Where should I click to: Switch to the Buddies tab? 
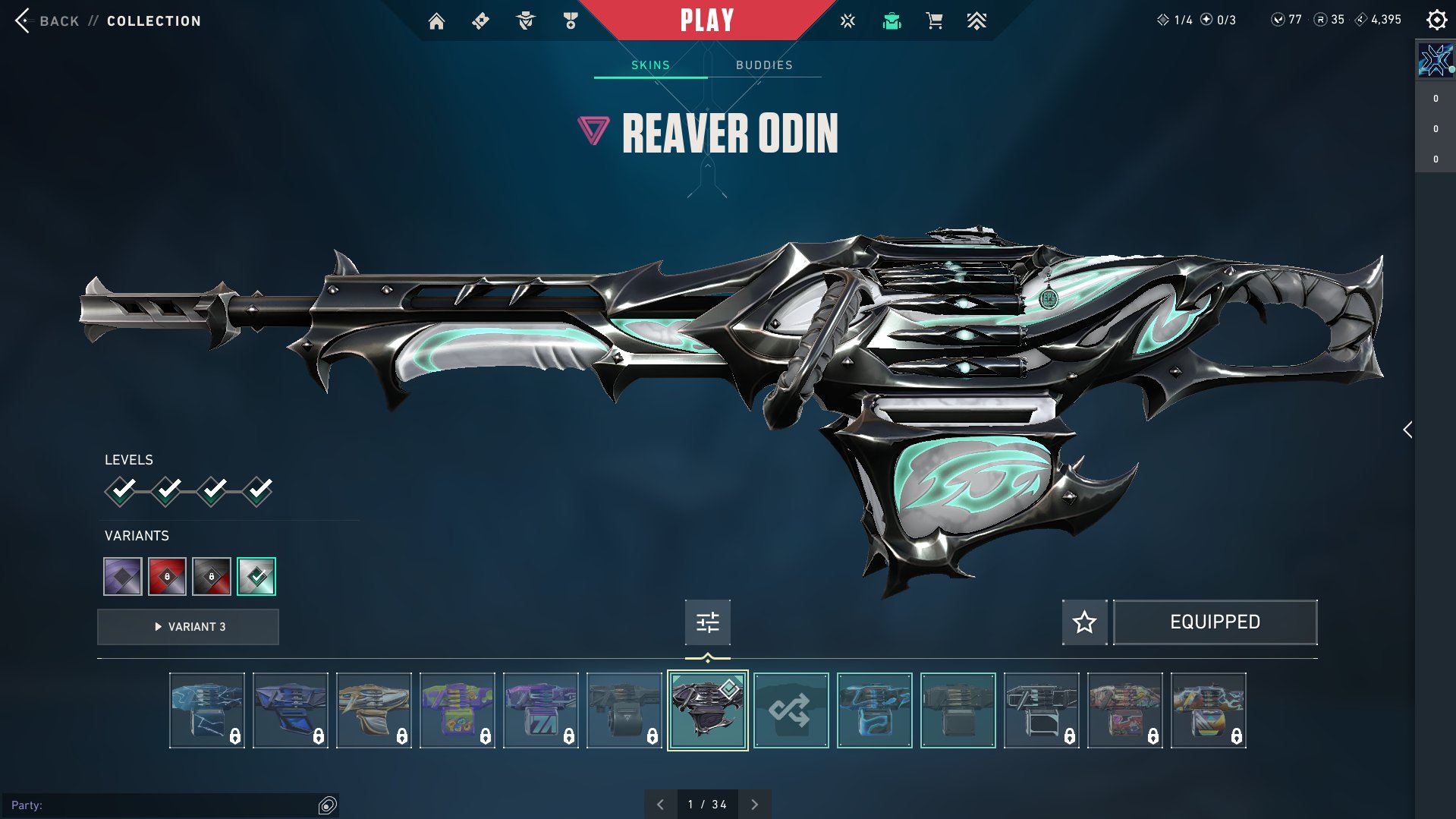tap(764, 65)
